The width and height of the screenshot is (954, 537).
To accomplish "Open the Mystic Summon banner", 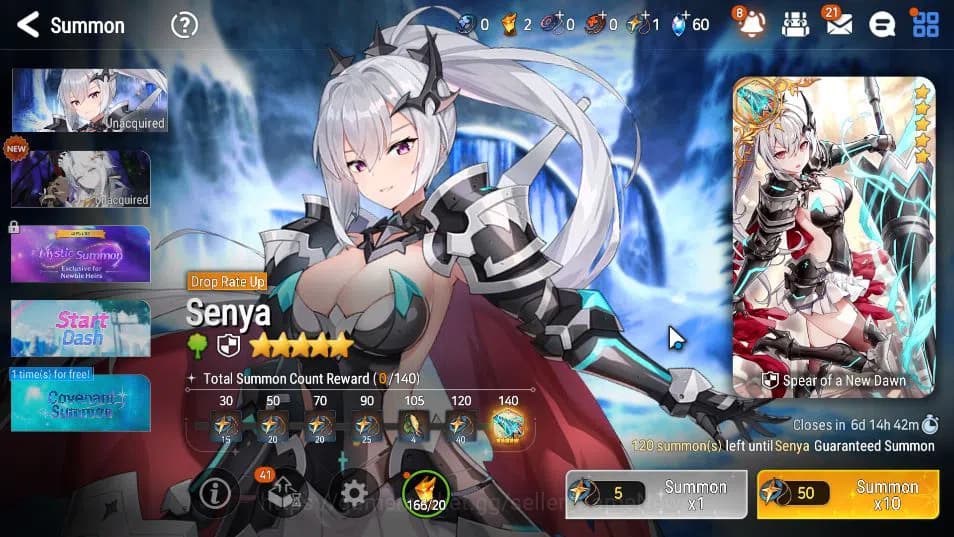I will point(81,253).
